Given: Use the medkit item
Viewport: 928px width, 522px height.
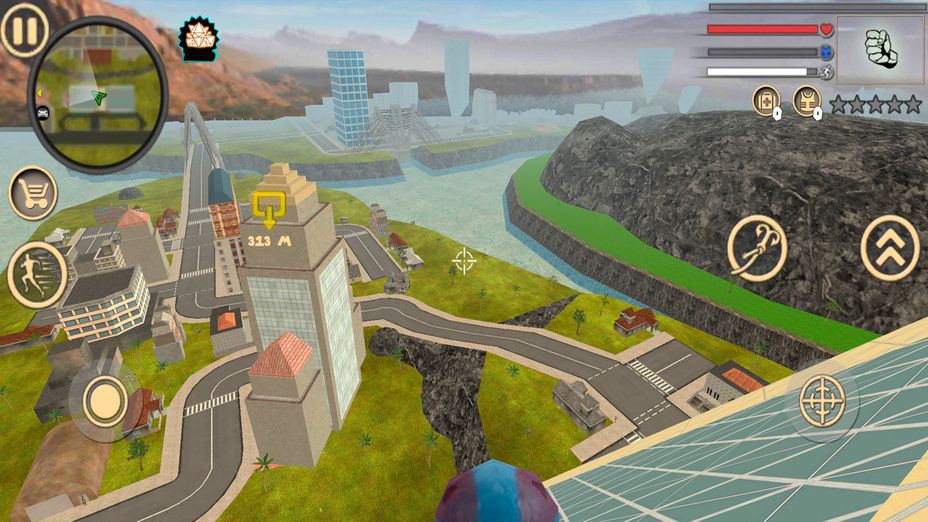Looking at the screenshot, I should 766,100.
